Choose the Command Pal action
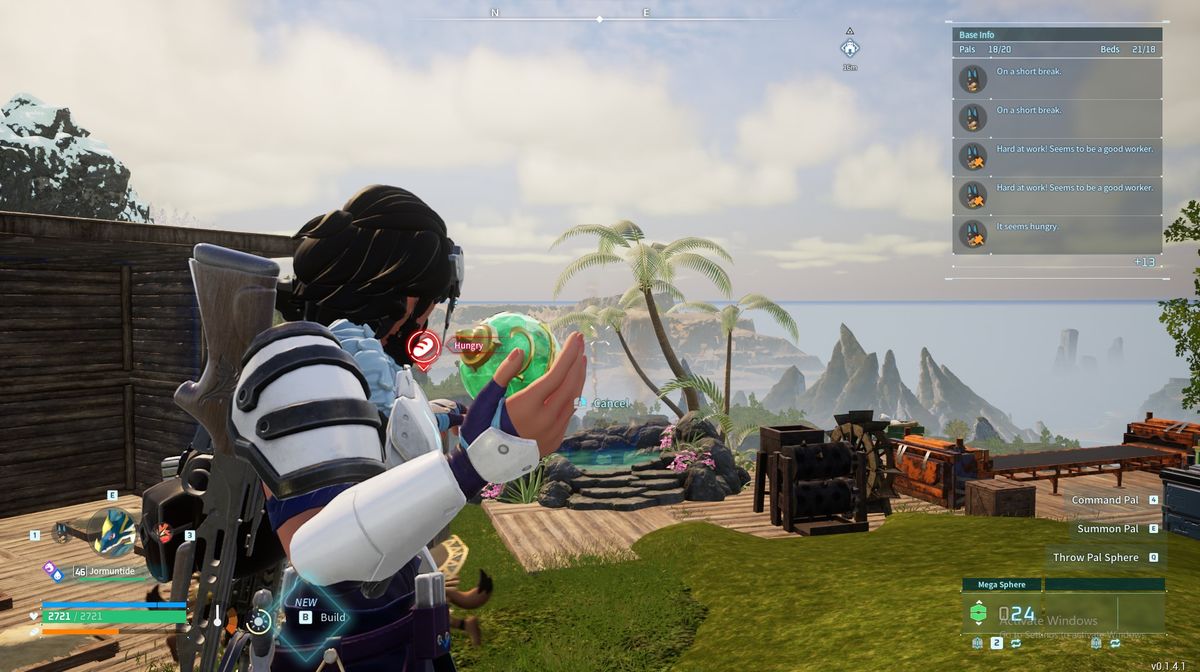 (1105, 499)
